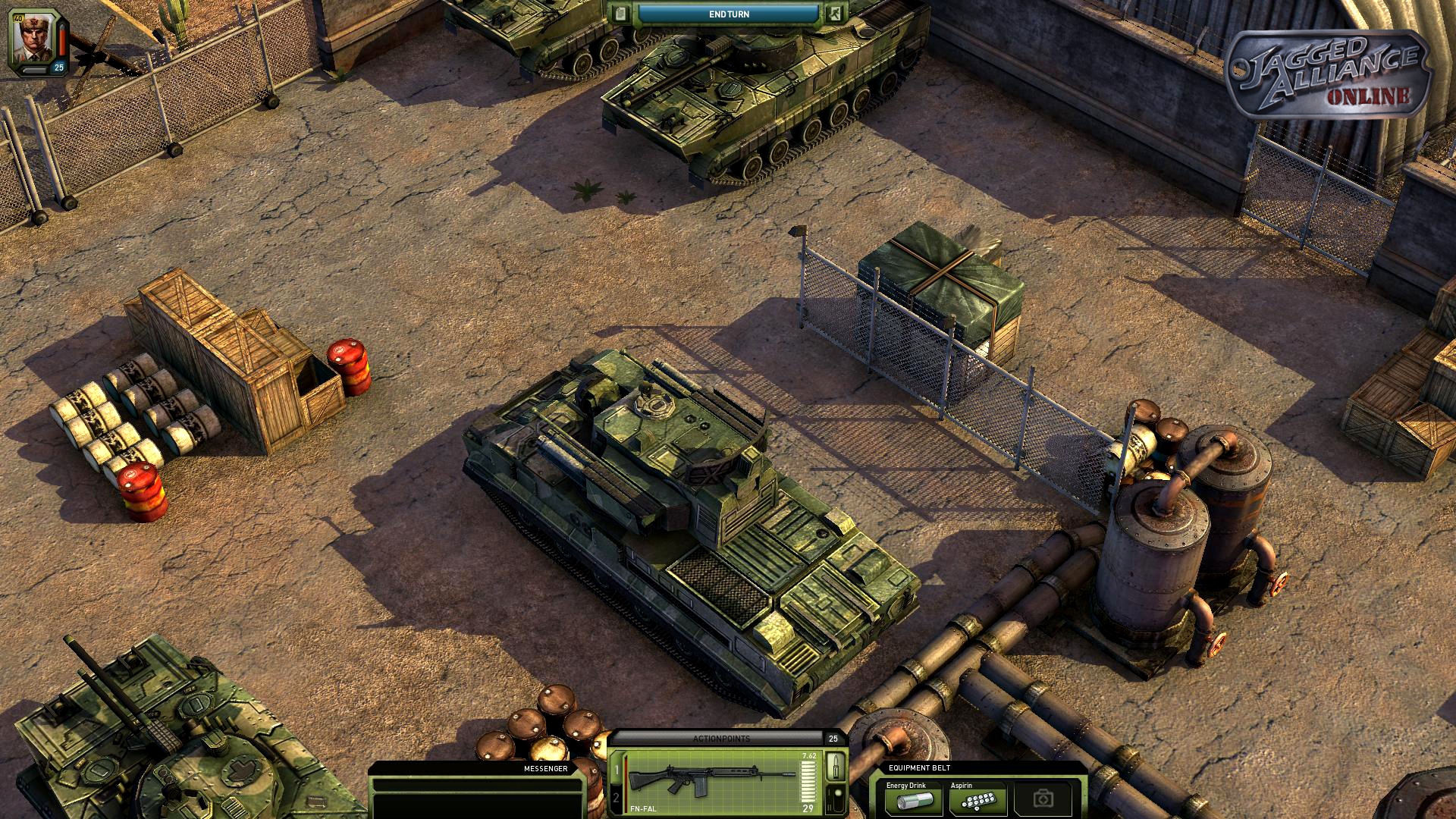Switch to weapon slot 1
This screenshot has width=1456, height=819.
click(x=617, y=770)
